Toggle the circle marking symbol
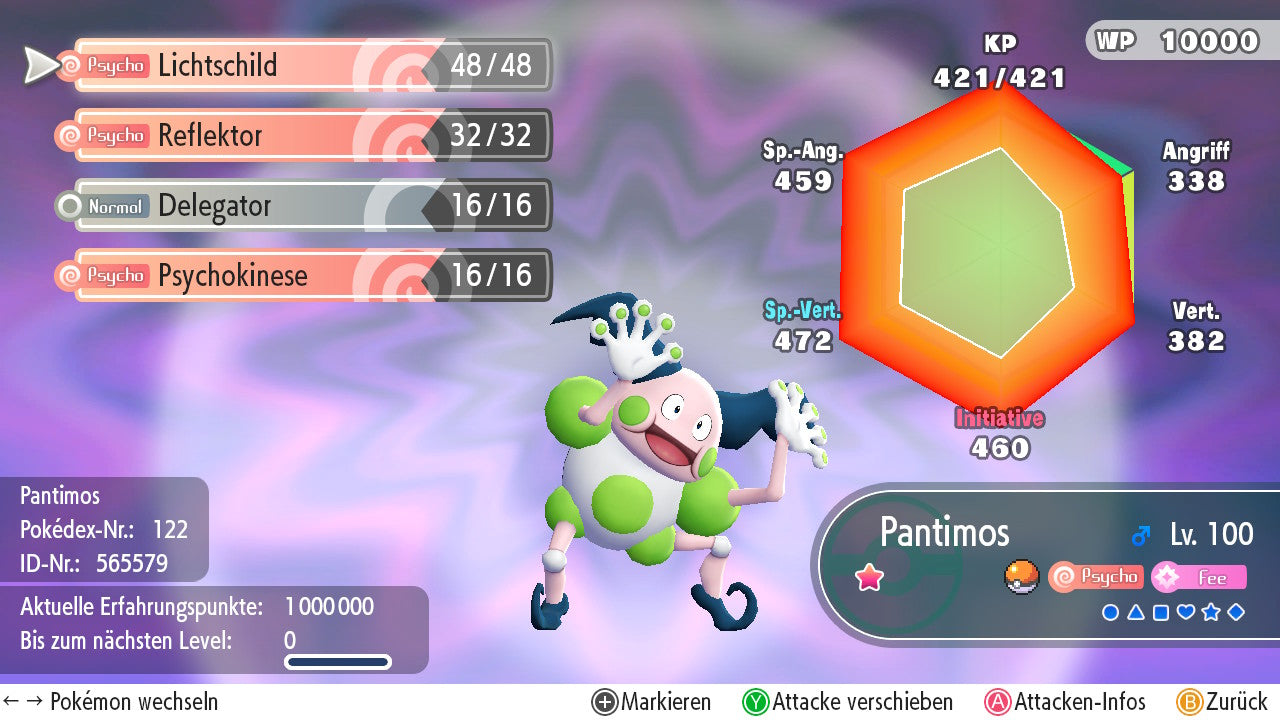 point(1110,612)
